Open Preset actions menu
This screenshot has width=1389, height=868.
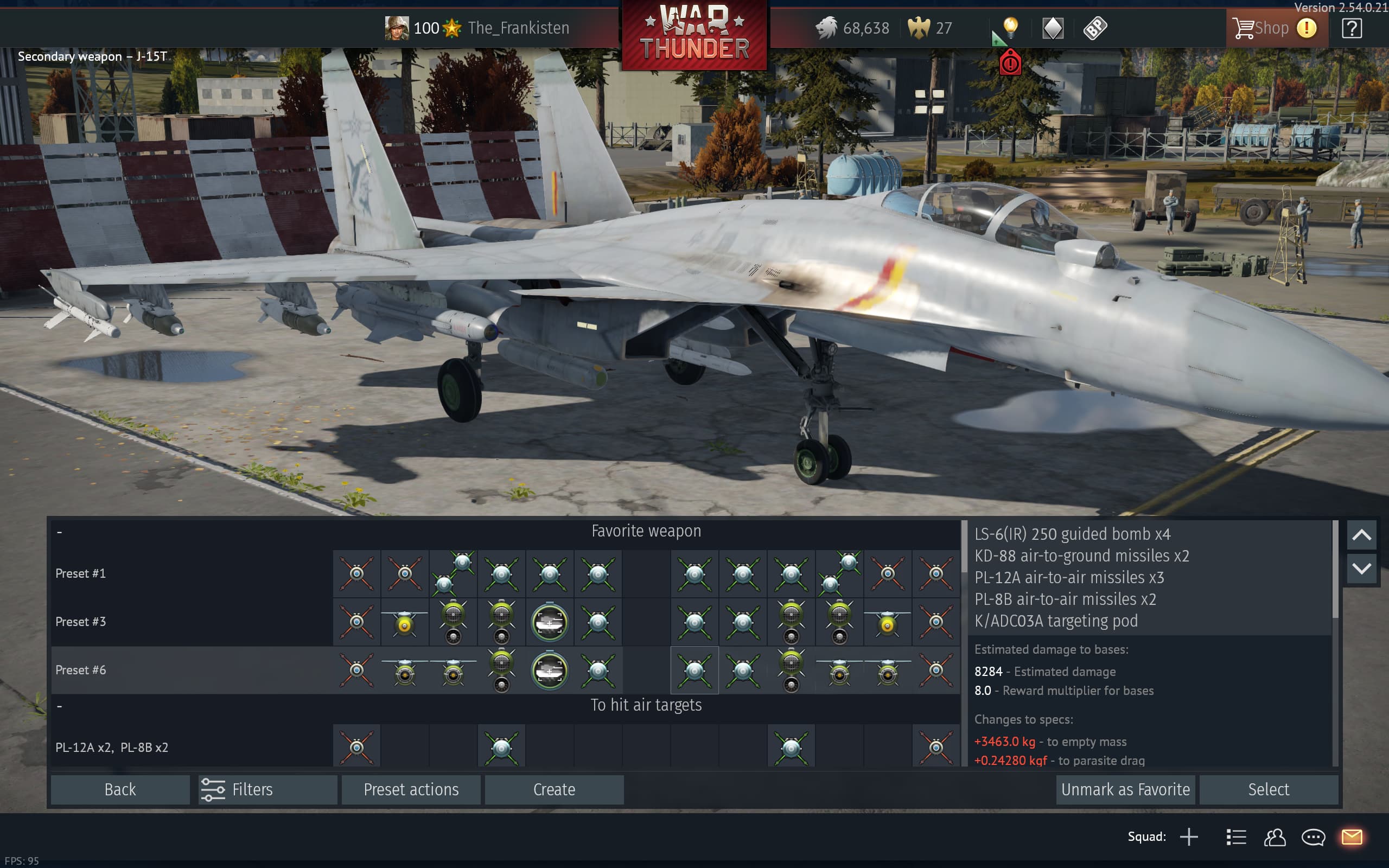coord(411,789)
